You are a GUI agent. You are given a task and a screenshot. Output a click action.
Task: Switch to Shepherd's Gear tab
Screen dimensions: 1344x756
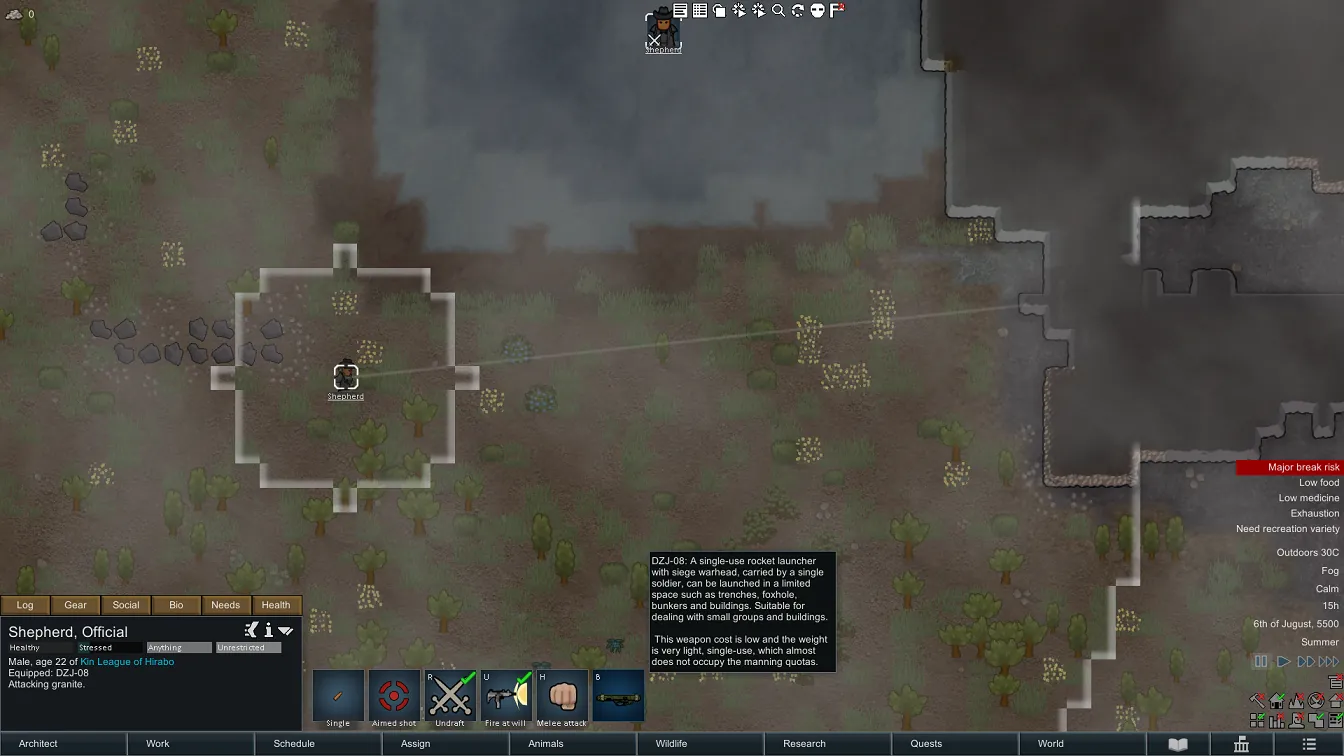coord(76,605)
